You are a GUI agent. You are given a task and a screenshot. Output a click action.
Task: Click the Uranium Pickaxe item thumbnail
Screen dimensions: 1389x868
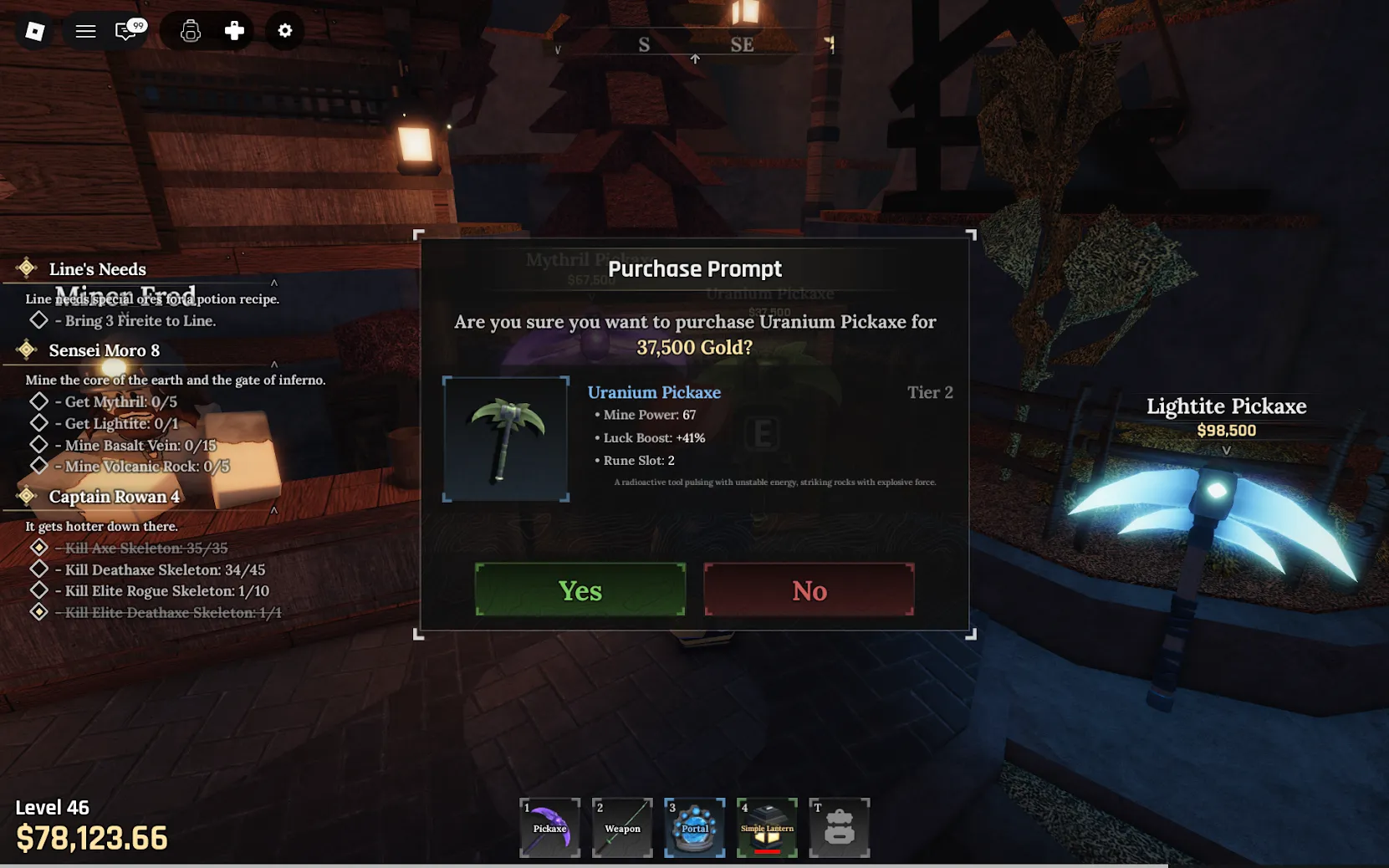(506, 439)
